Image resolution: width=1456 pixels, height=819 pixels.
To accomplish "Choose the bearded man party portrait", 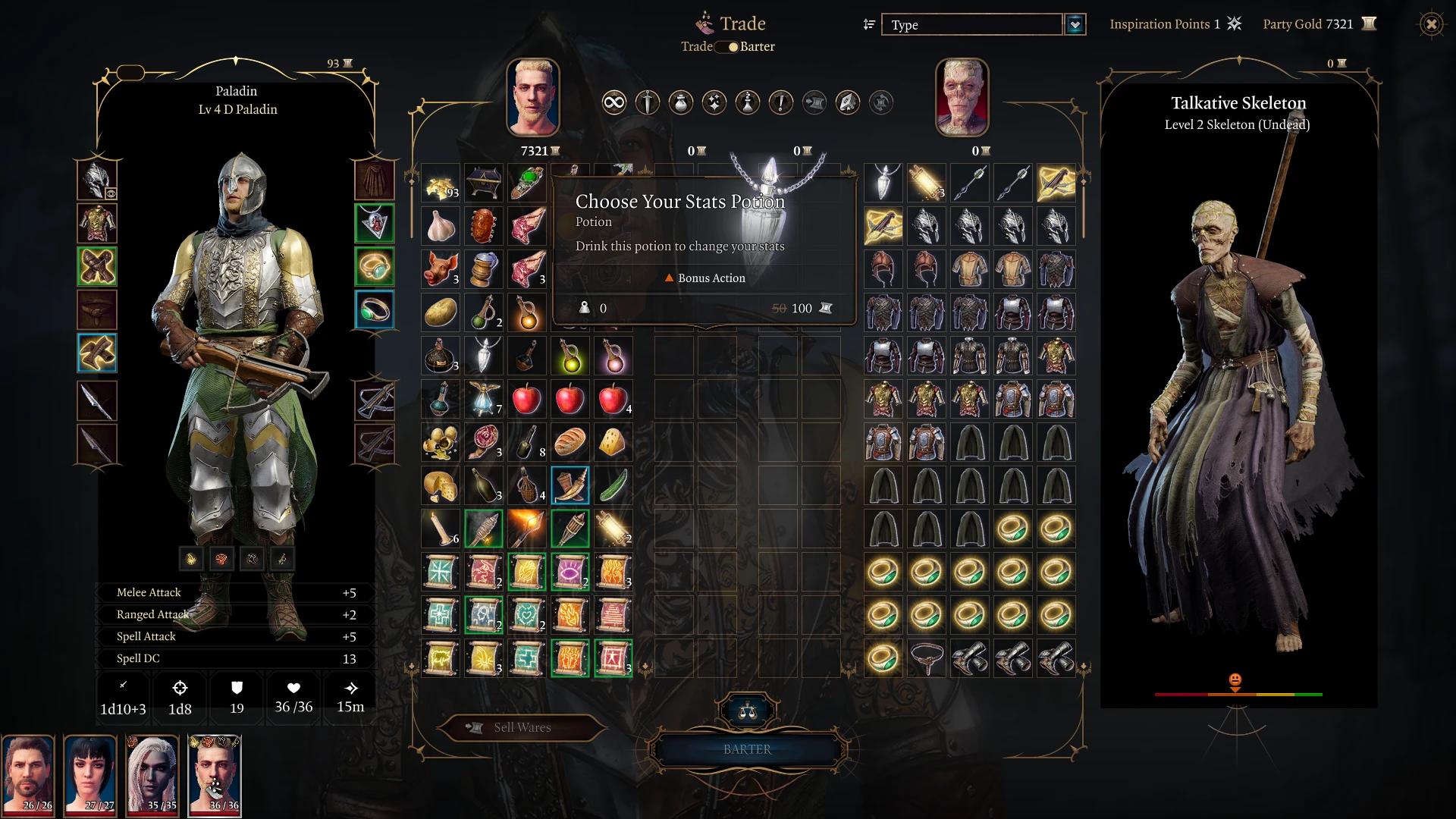I will [x=28, y=775].
